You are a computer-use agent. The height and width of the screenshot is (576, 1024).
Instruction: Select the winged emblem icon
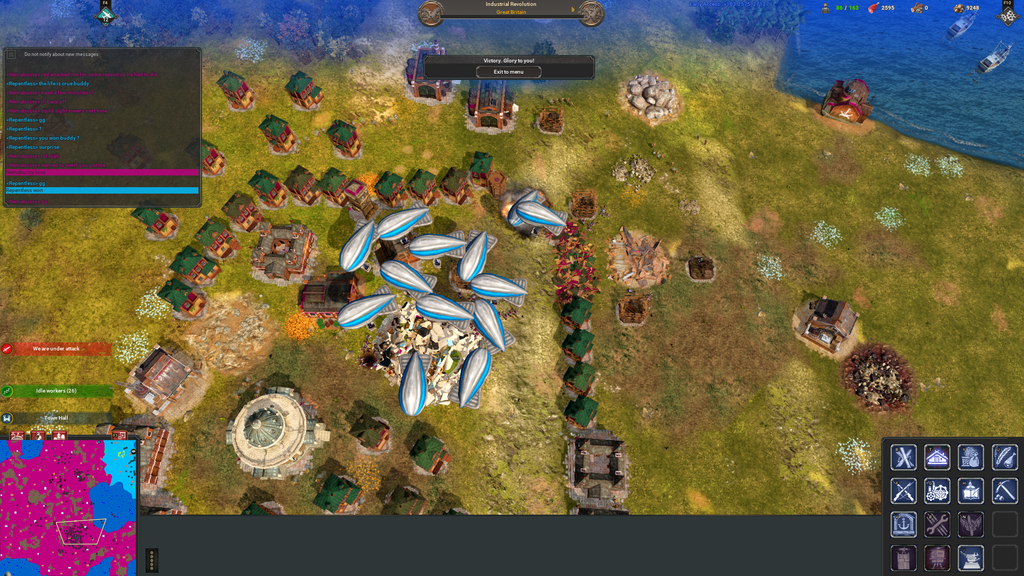coord(970,524)
